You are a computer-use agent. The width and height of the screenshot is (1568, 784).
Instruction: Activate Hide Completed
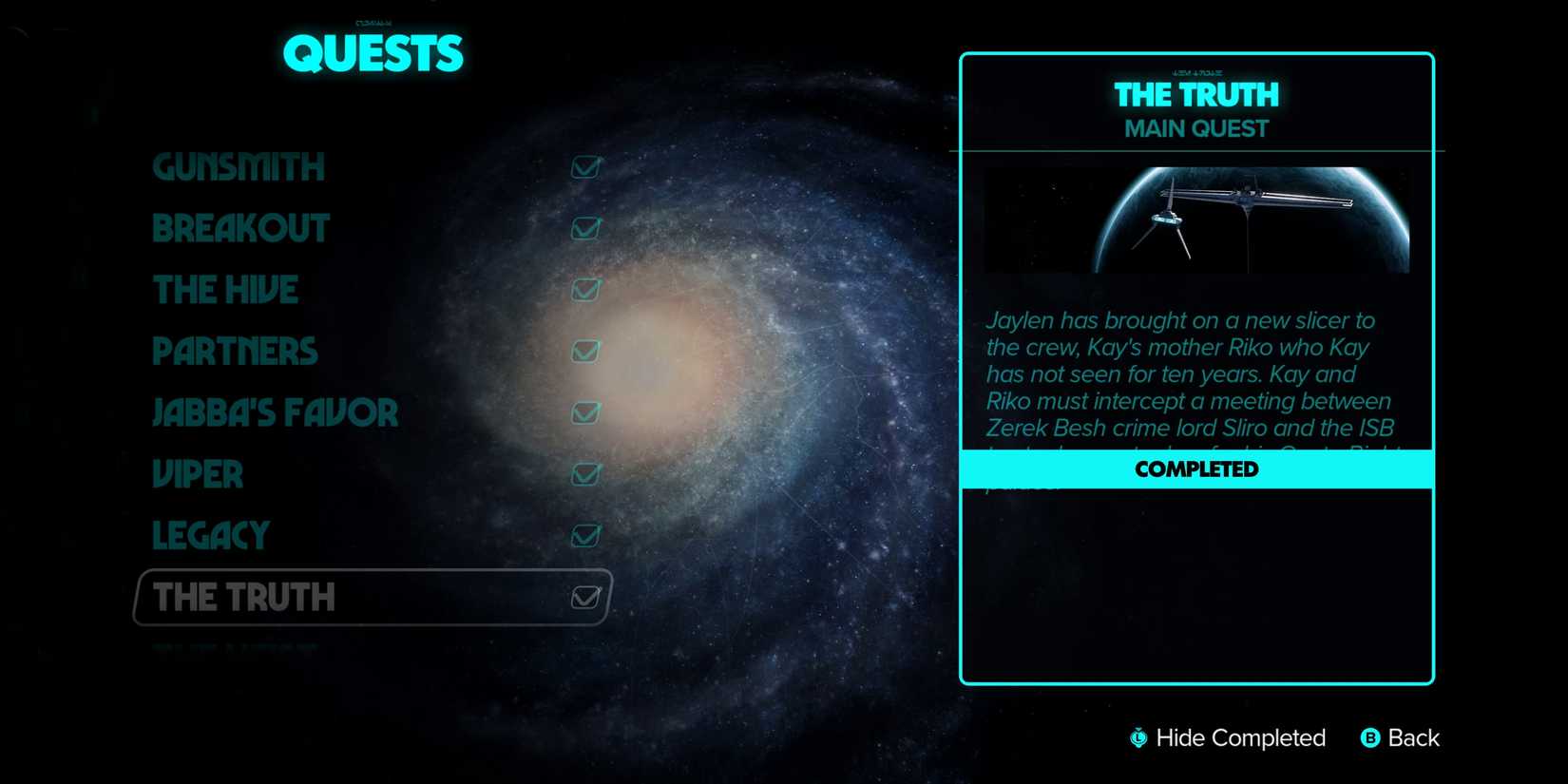1229,738
